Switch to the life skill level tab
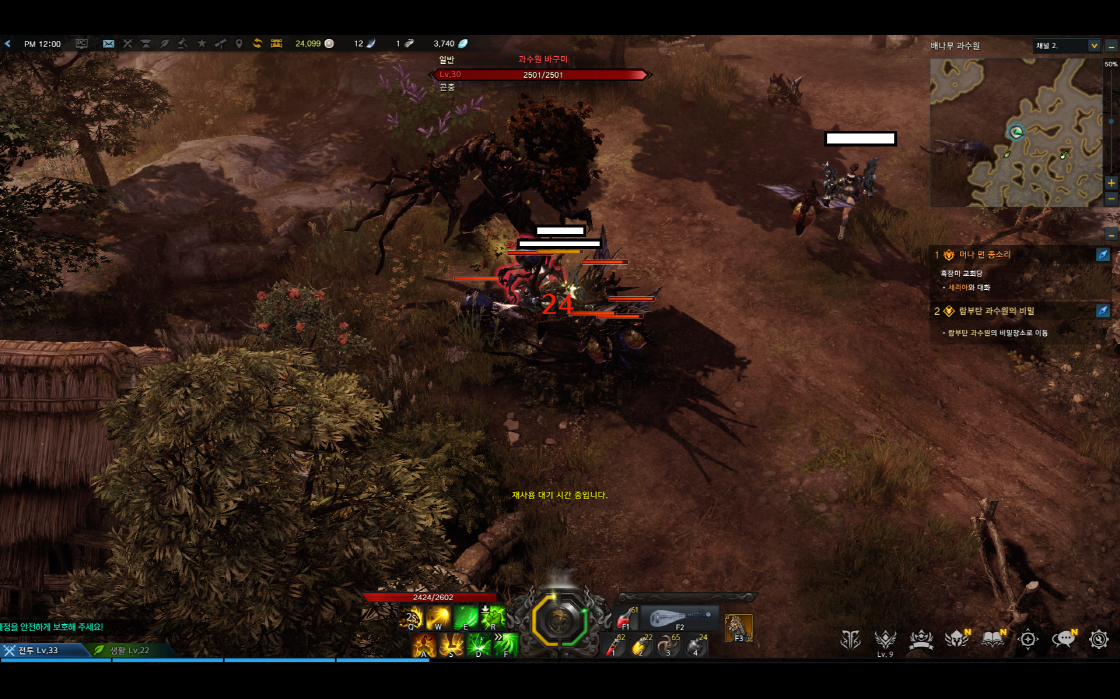1120x699 pixels. (x=130, y=650)
